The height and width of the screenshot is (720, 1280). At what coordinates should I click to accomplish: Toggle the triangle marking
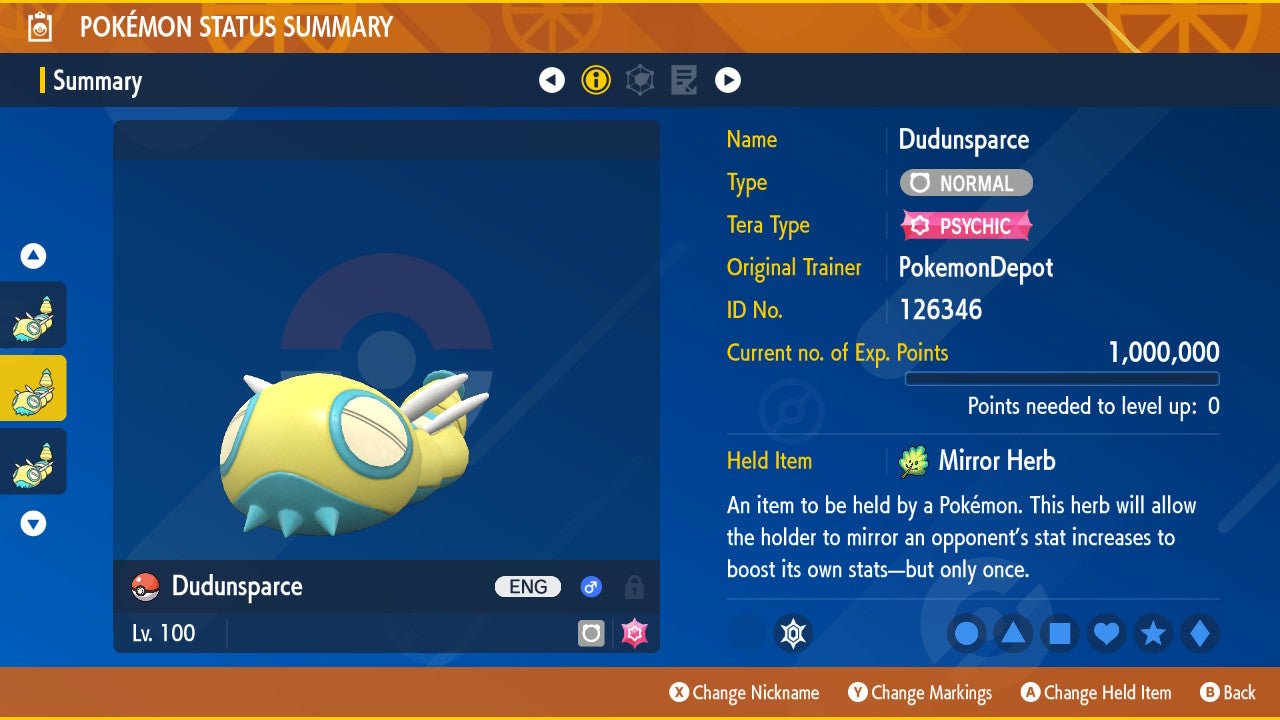click(1013, 633)
